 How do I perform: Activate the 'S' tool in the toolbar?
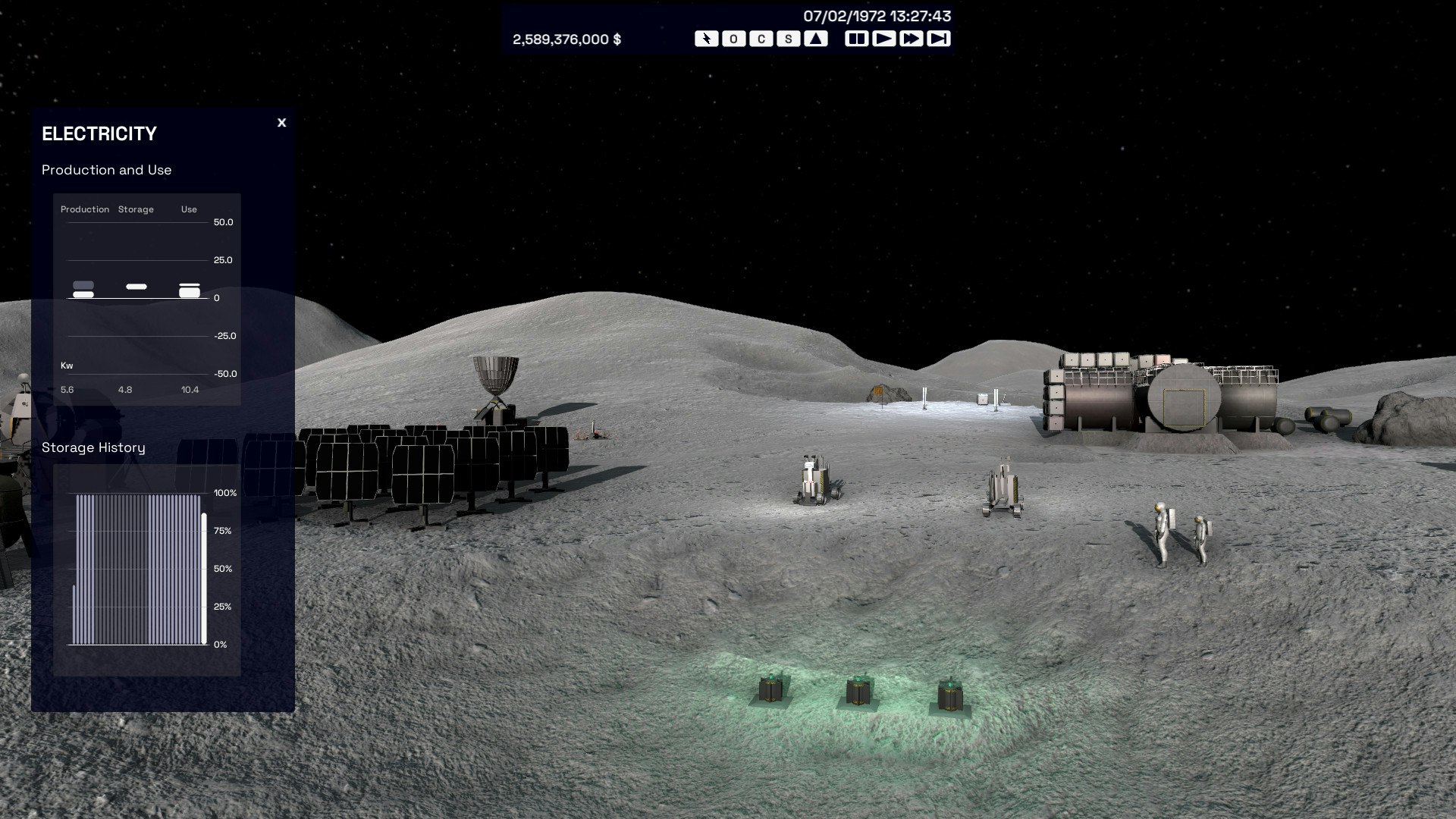tap(787, 37)
